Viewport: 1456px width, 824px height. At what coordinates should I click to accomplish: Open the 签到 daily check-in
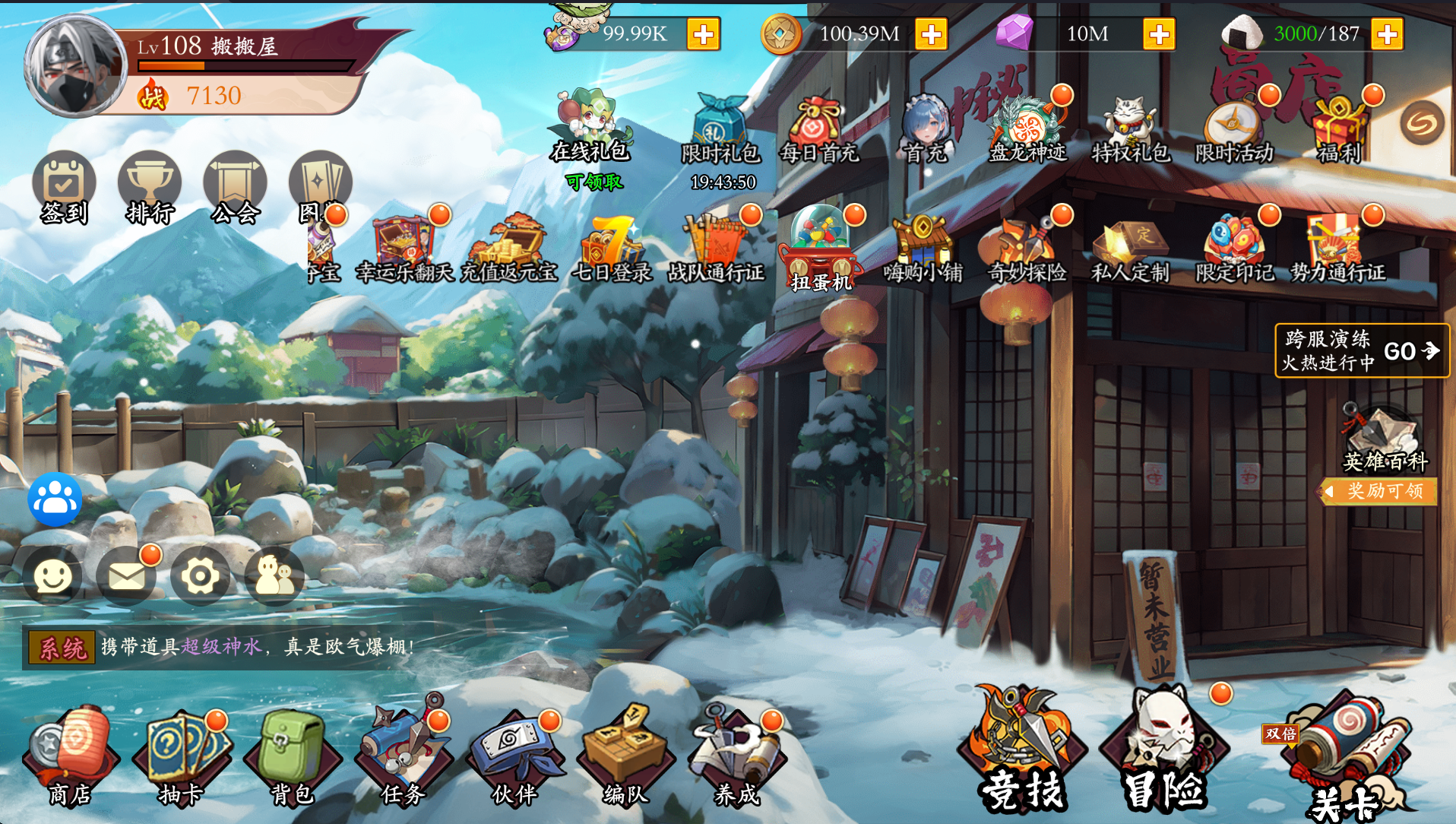click(64, 187)
